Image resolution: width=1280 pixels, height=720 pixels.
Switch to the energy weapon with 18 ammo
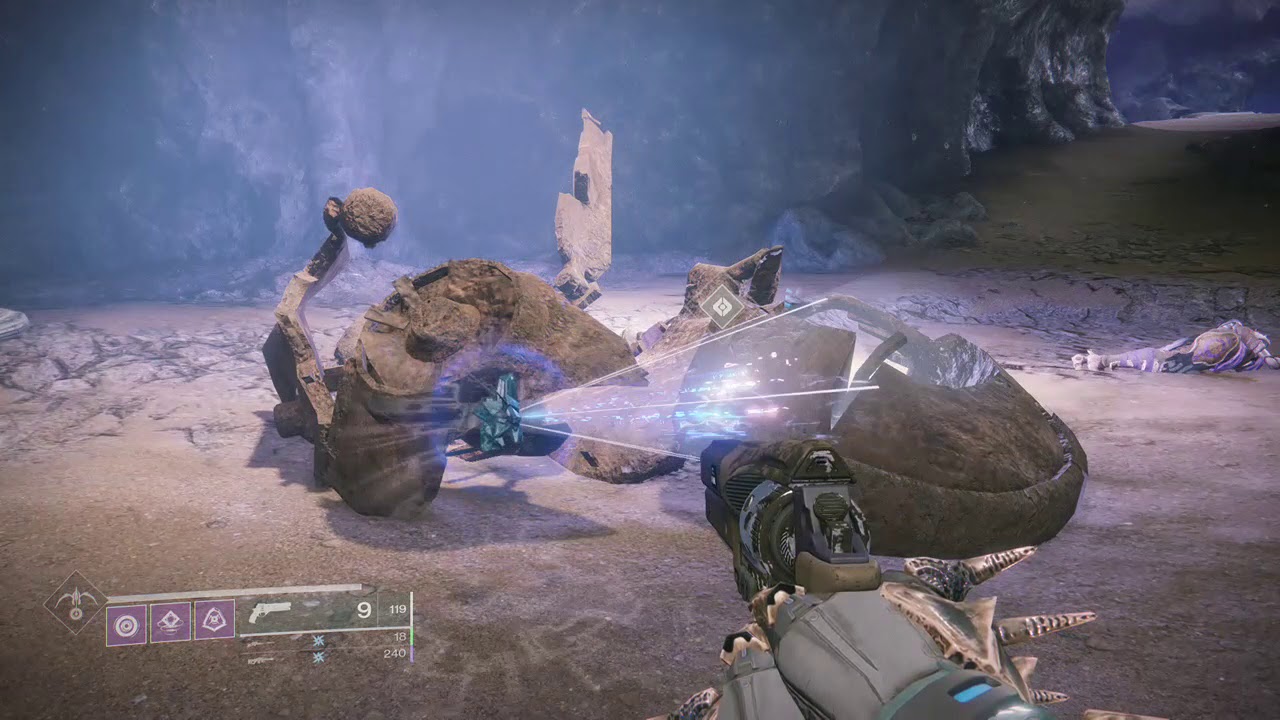point(330,638)
